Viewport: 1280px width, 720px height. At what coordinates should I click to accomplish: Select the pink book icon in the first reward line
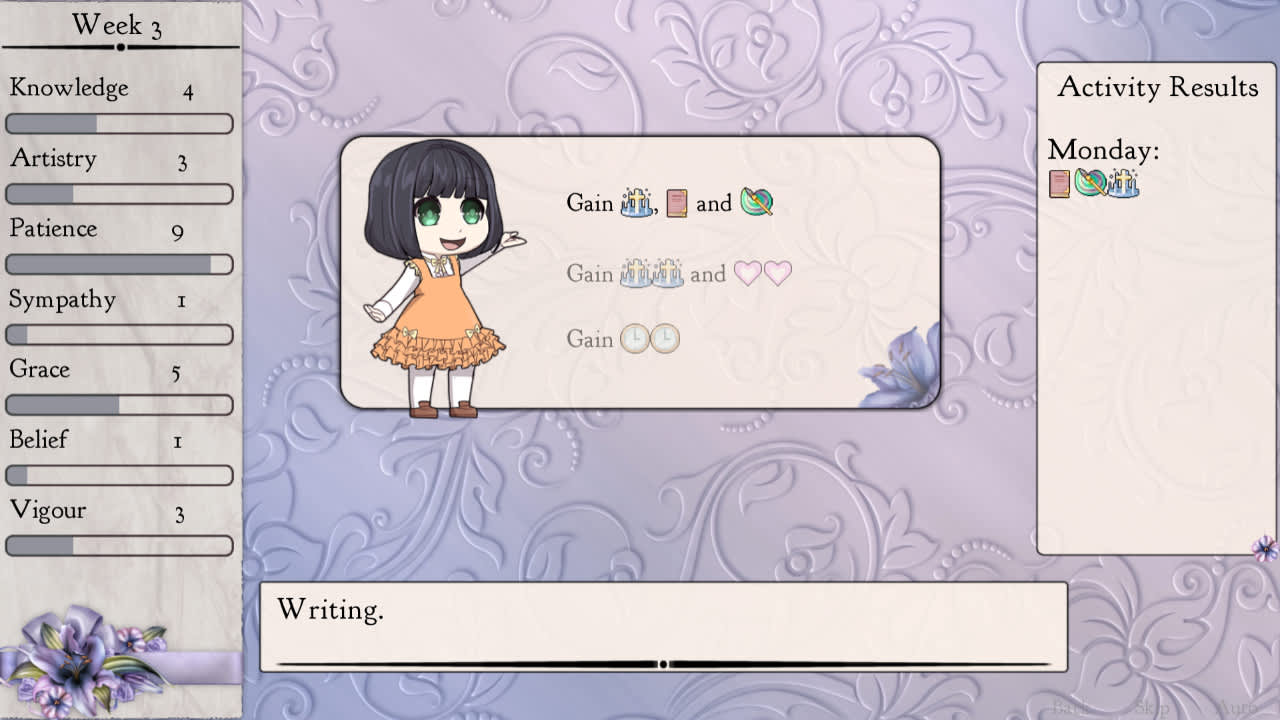coord(676,203)
